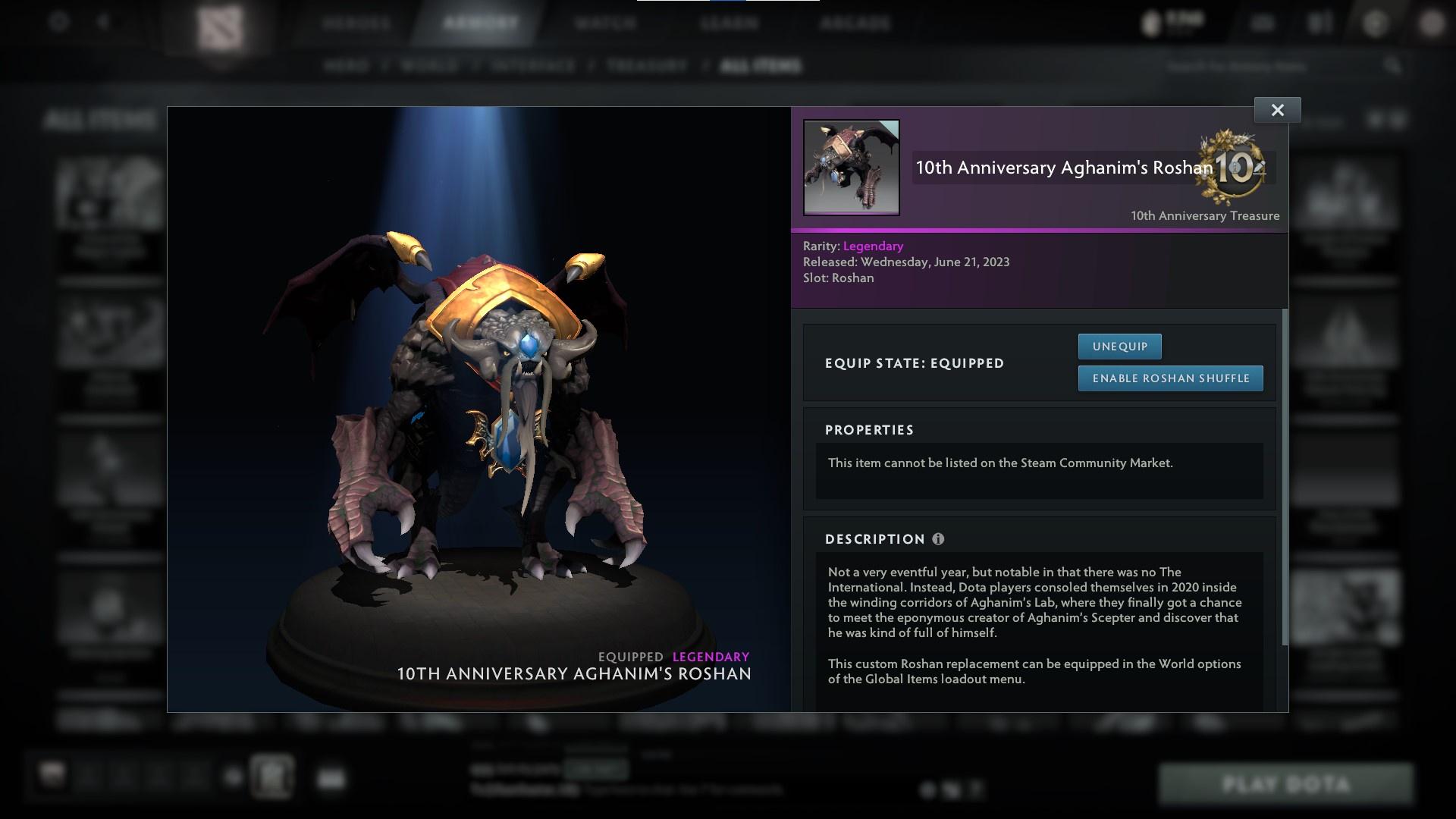Select the Arcade menu item

[855, 23]
